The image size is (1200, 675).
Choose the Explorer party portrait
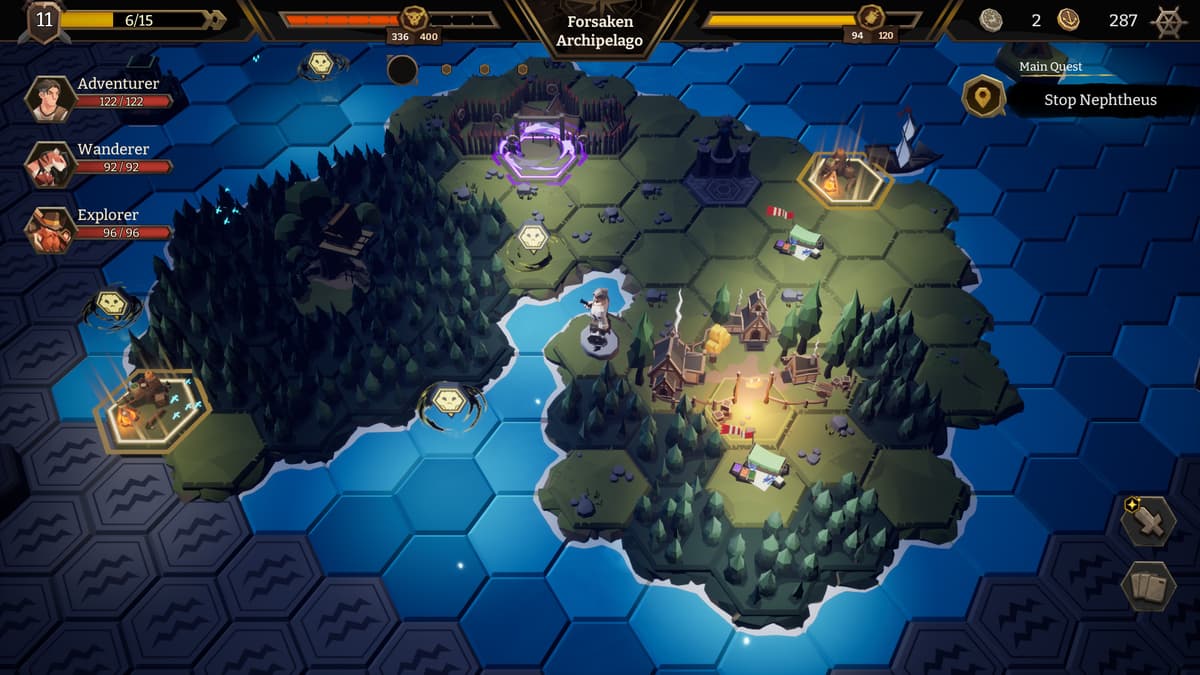[50, 229]
